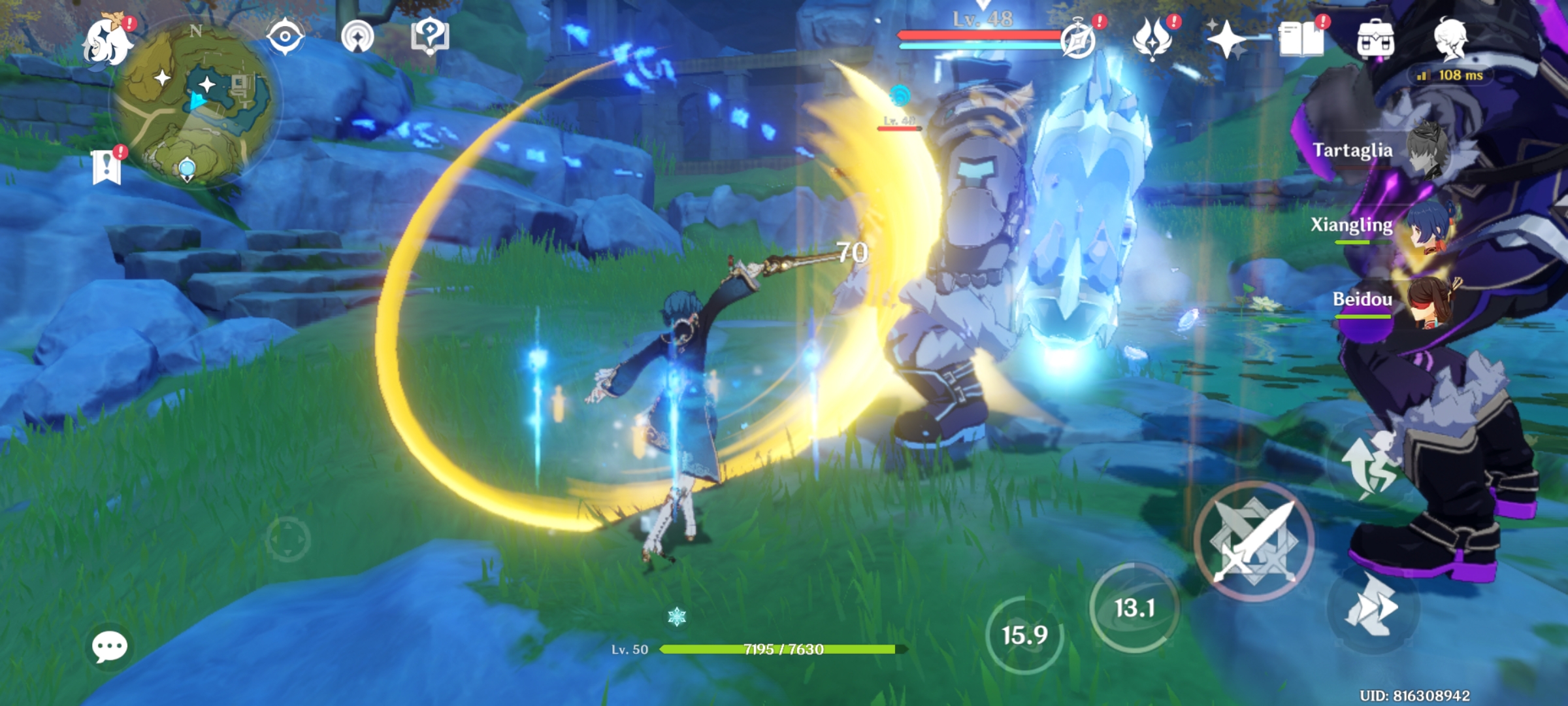This screenshot has height=706, width=1568.
Task: Open the quest bookmark icon
Action: (107, 166)
